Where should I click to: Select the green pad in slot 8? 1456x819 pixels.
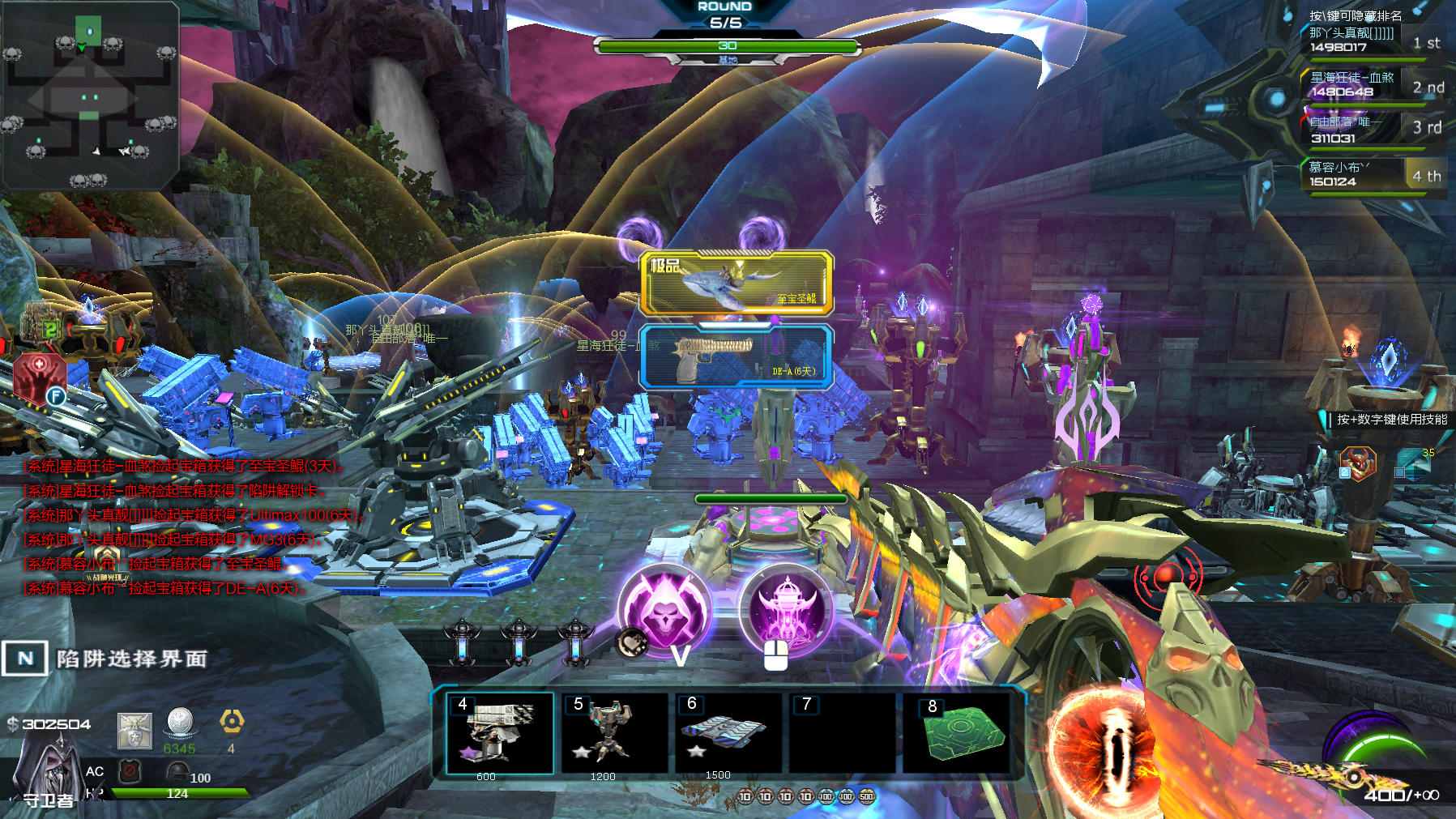coord(959,733)
